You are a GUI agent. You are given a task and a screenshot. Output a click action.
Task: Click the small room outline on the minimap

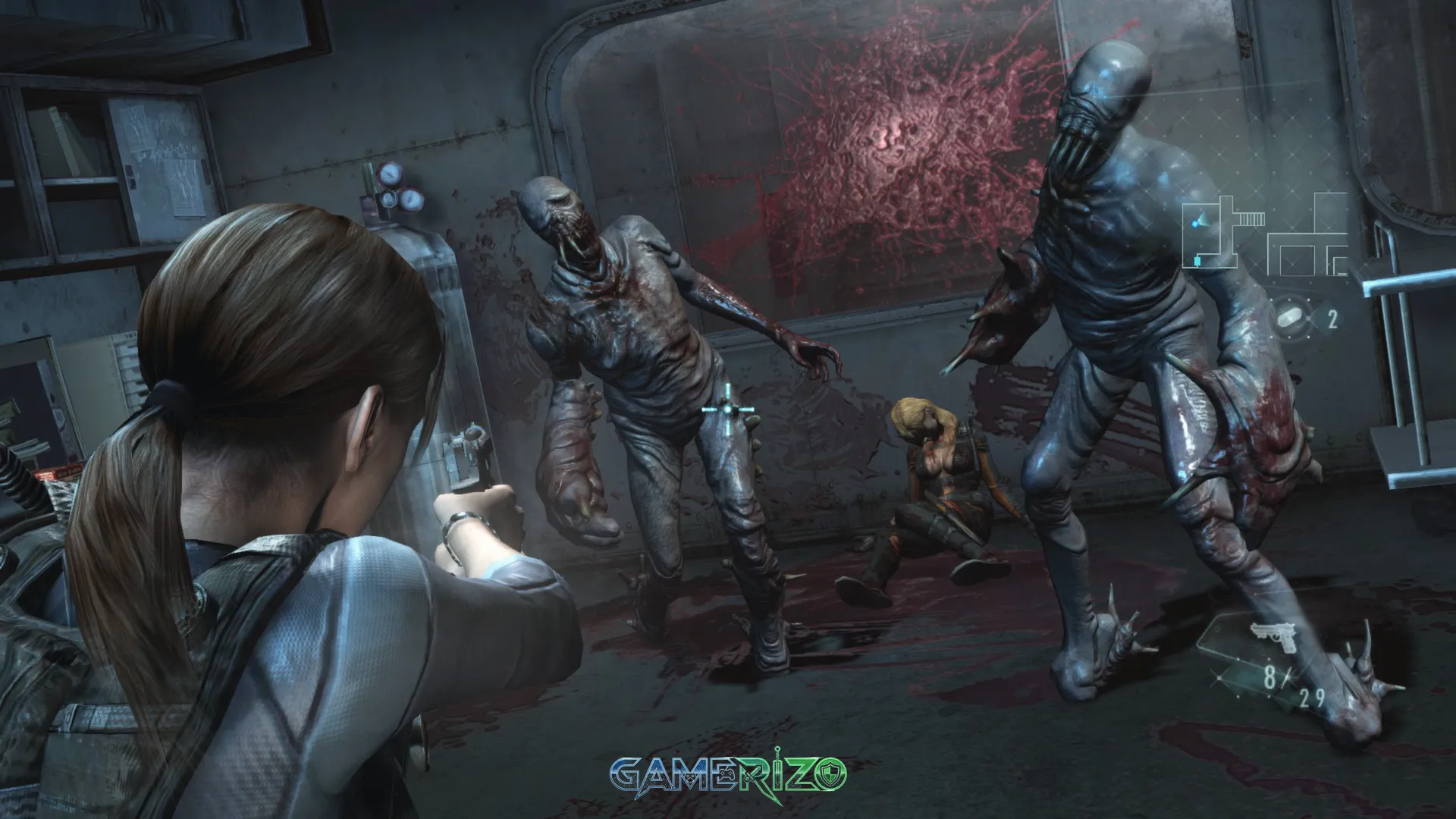pyautogui.click(x=1297, y=260)
